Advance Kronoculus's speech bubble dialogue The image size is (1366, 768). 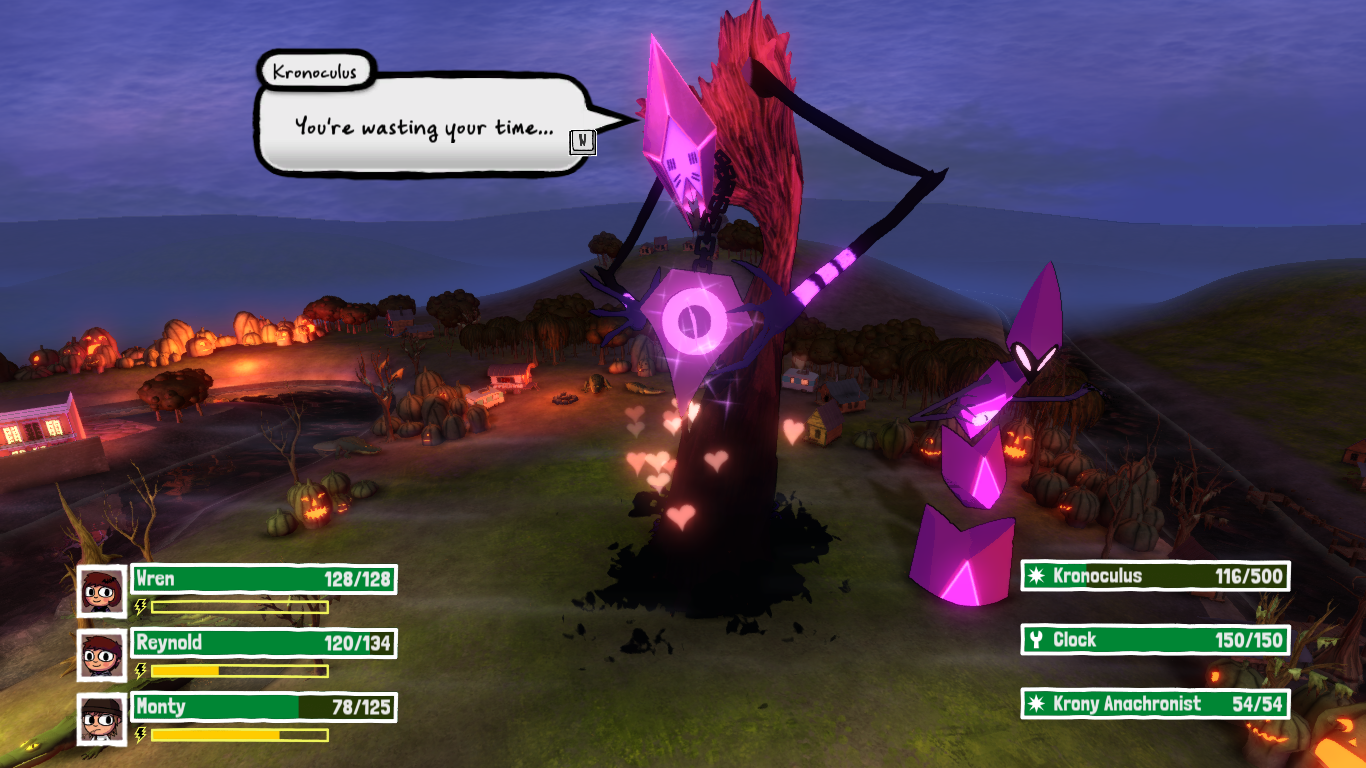click(582, 143)
